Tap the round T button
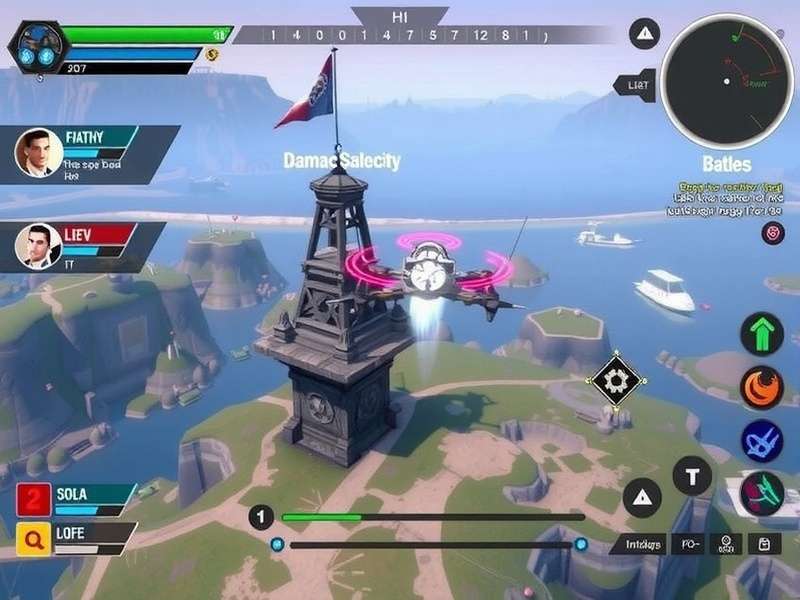This screenshot has width=800, height=600. click(692, 476)
